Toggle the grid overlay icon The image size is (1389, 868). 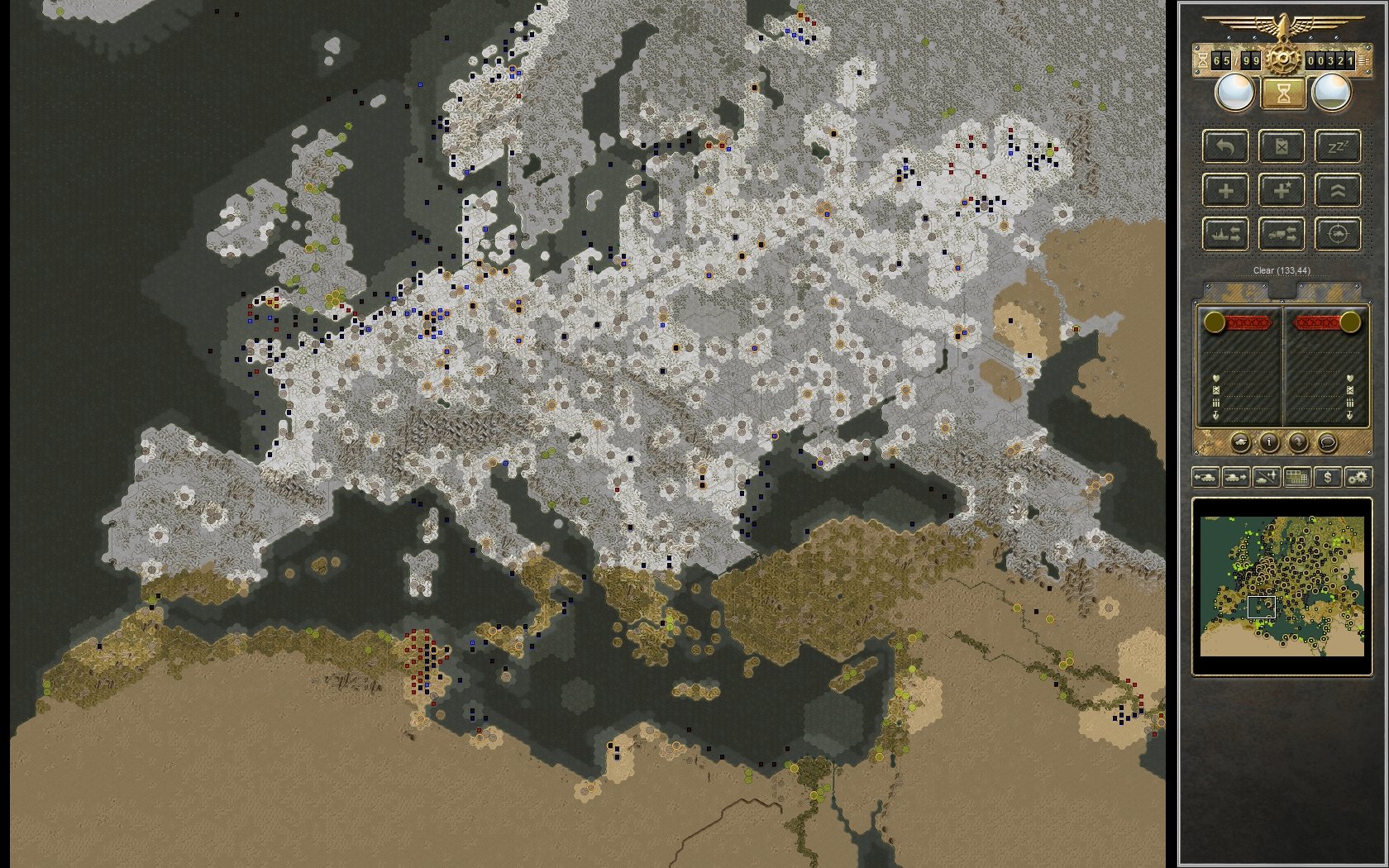(x=1297, y=477)
